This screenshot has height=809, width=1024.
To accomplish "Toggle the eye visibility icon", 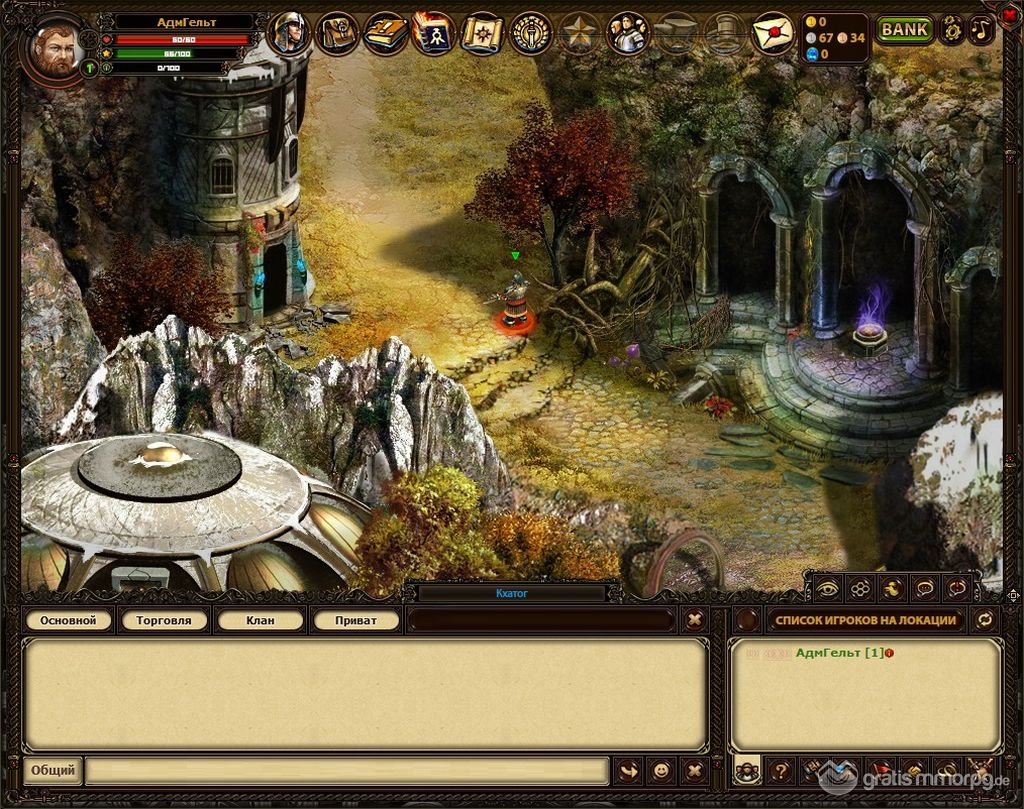I will click(827, 588).
